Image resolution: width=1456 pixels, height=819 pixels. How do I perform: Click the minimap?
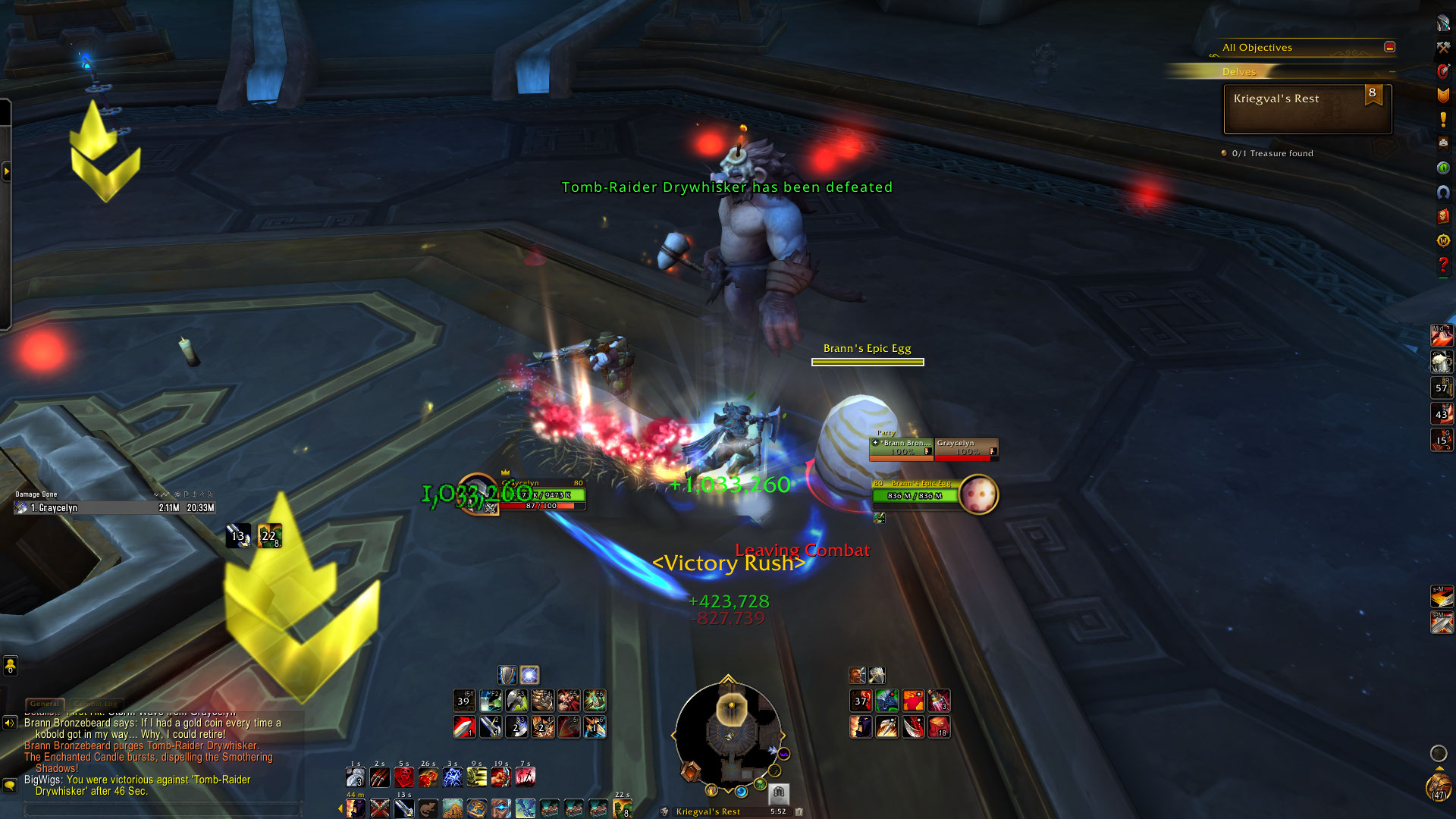point(728,733)
